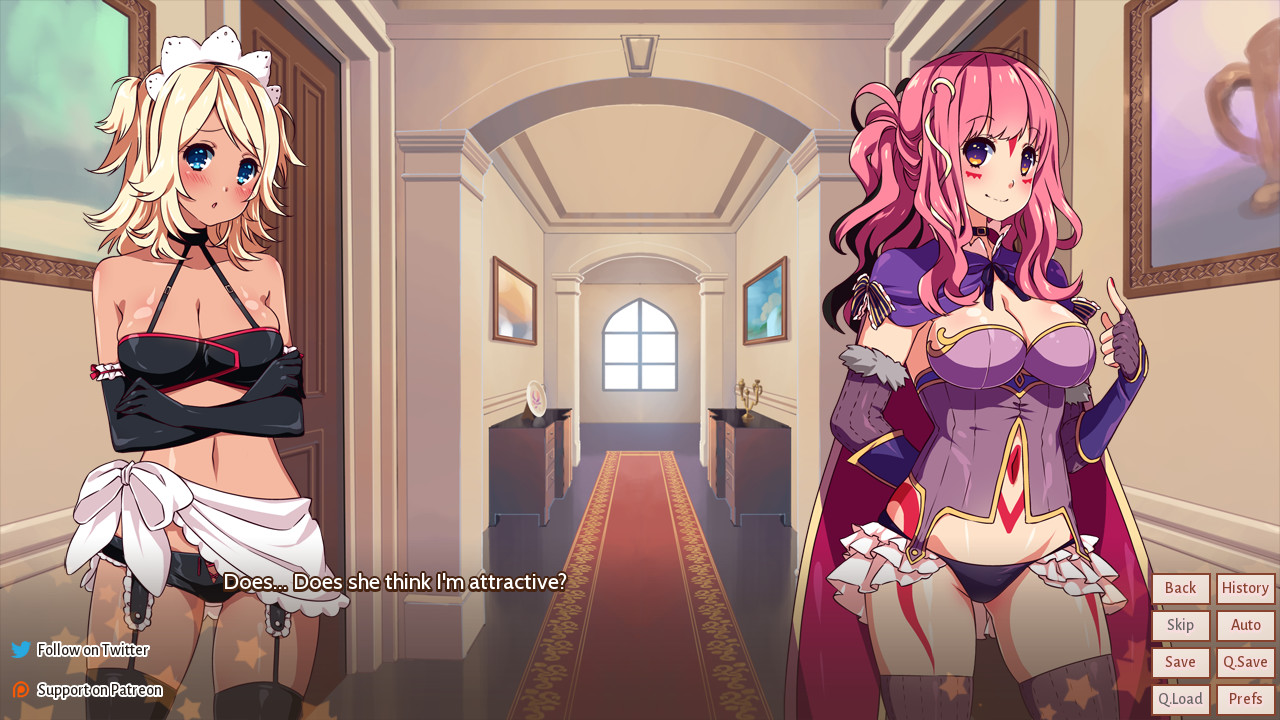Click 'Support on Patreon' text

(100, 689)
